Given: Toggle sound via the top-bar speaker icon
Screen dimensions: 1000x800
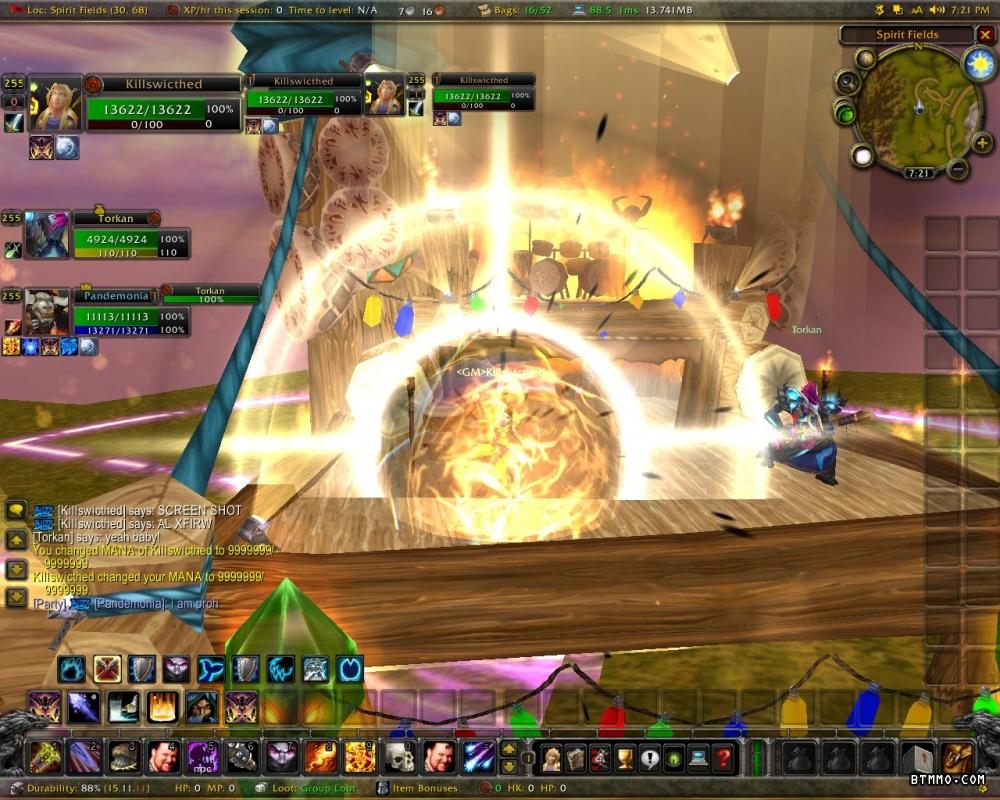Looking at the screenshot, I should coord(937,10).
